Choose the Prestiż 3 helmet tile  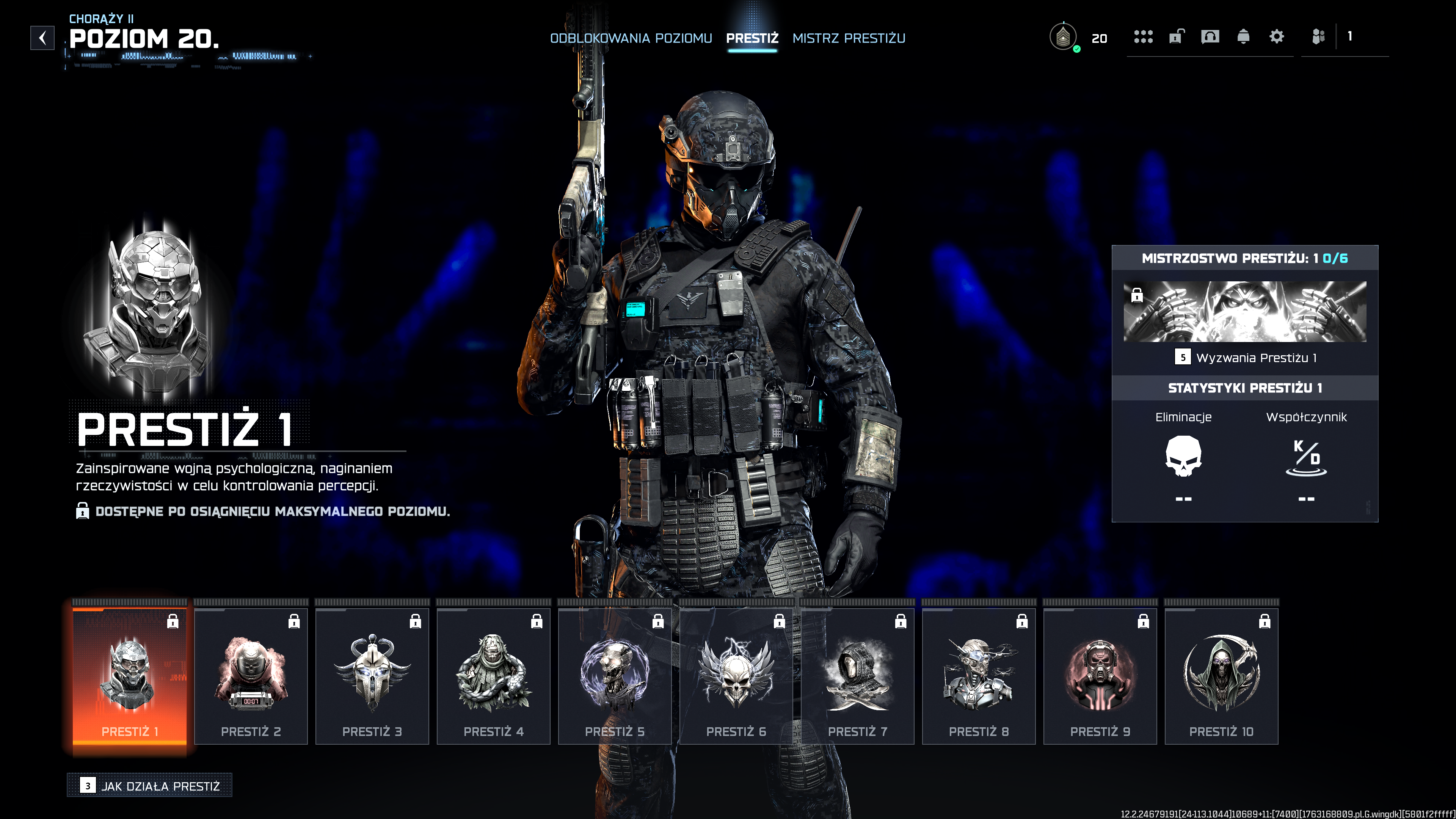(x=372, y=676)
